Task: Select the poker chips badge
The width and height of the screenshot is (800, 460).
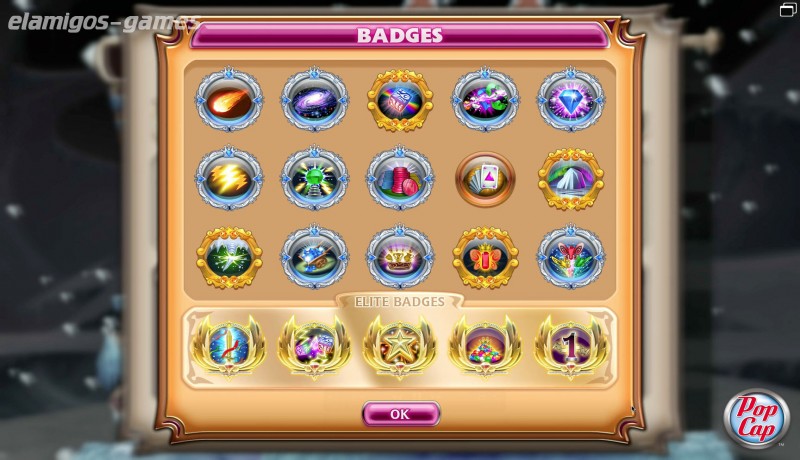Action: (400, 179)
